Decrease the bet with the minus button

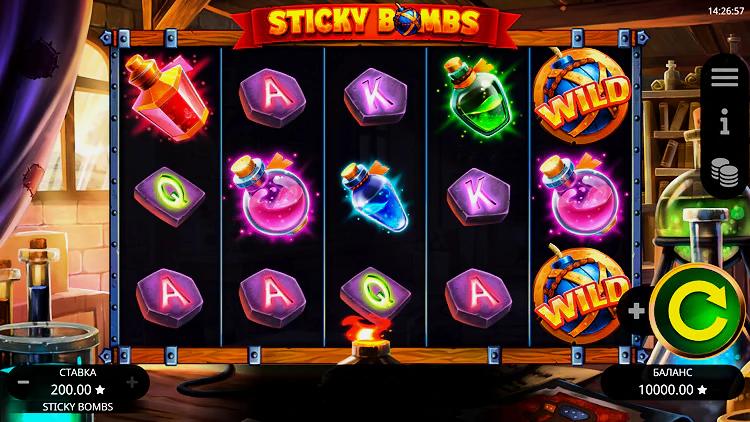23,382
